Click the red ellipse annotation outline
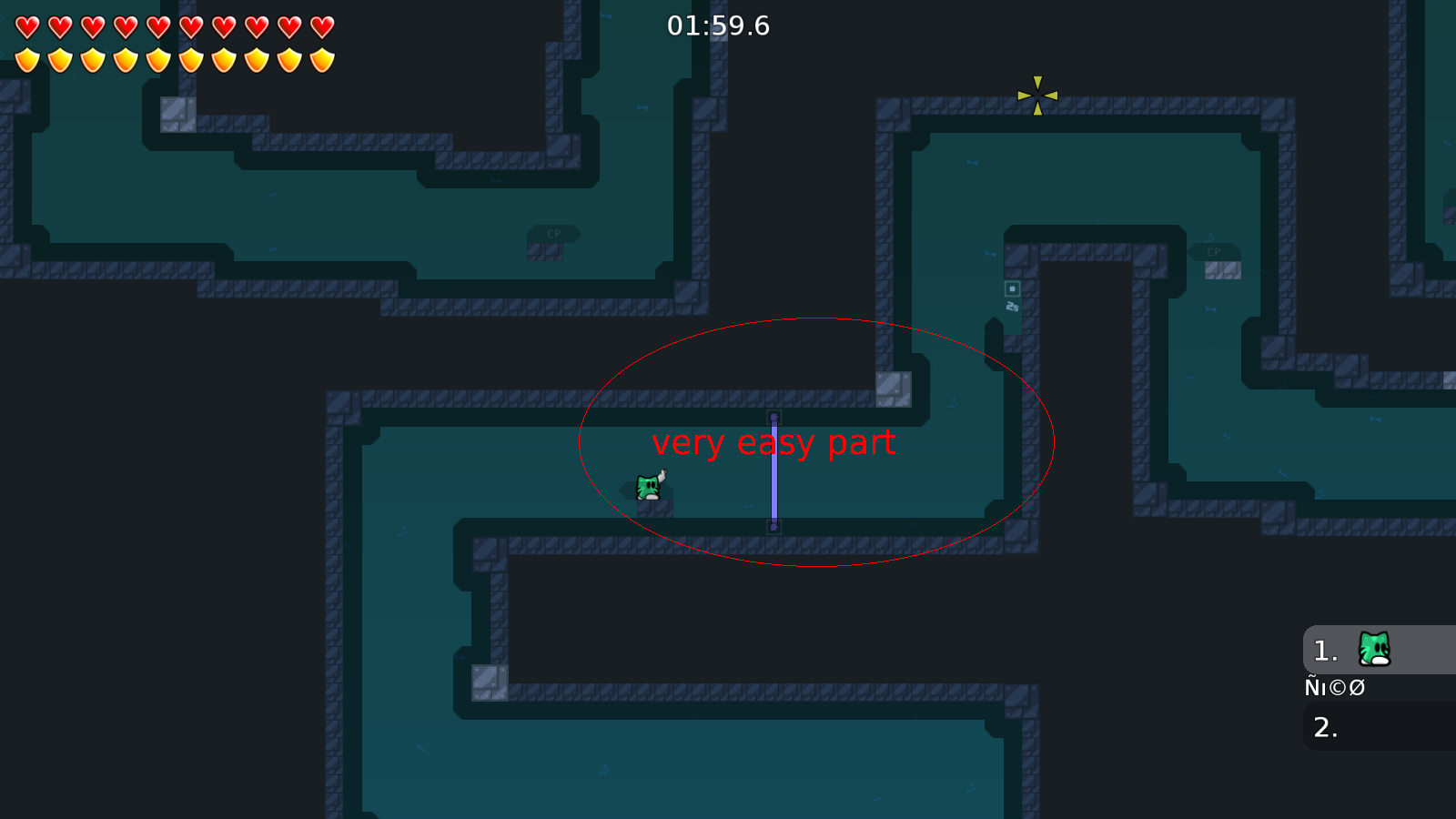Image resolution: width=1456 pixels, height=819 pixels. point(816,319)
